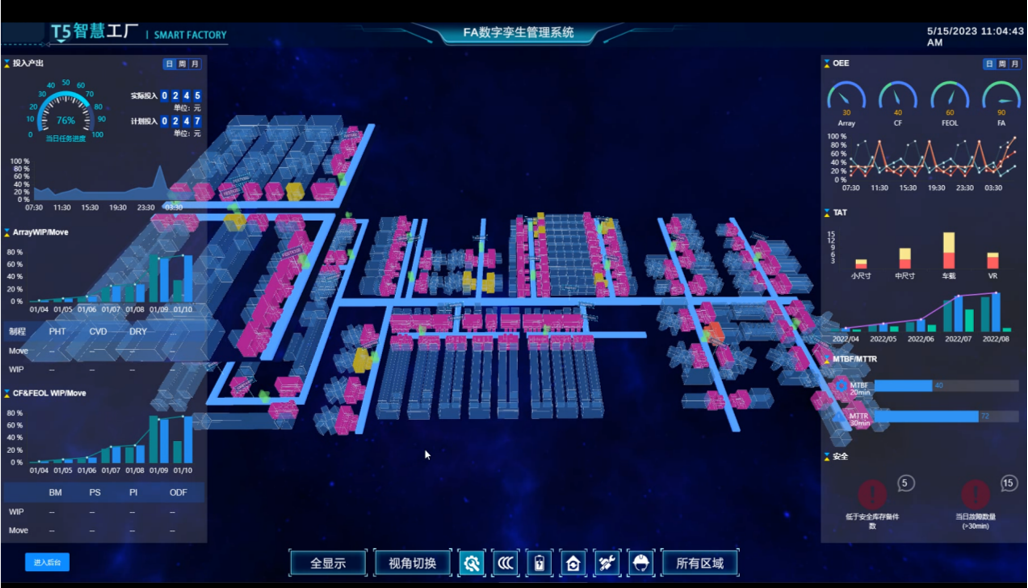Switch 投入产出 panel to 月 (month)
The image size is (1028, 588).
(x=195, y=64)
